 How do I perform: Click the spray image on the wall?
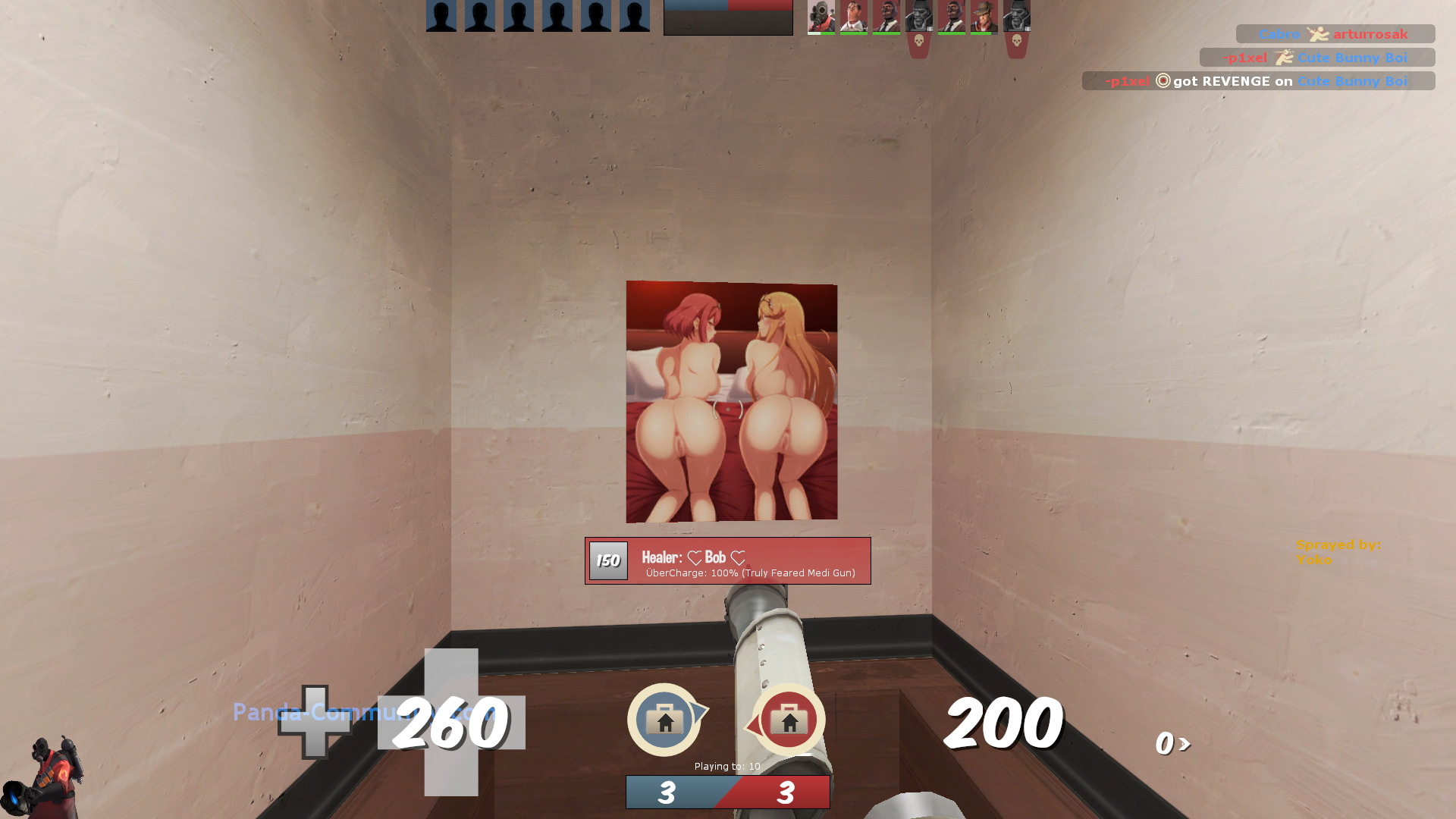click(x=730, y=400)
